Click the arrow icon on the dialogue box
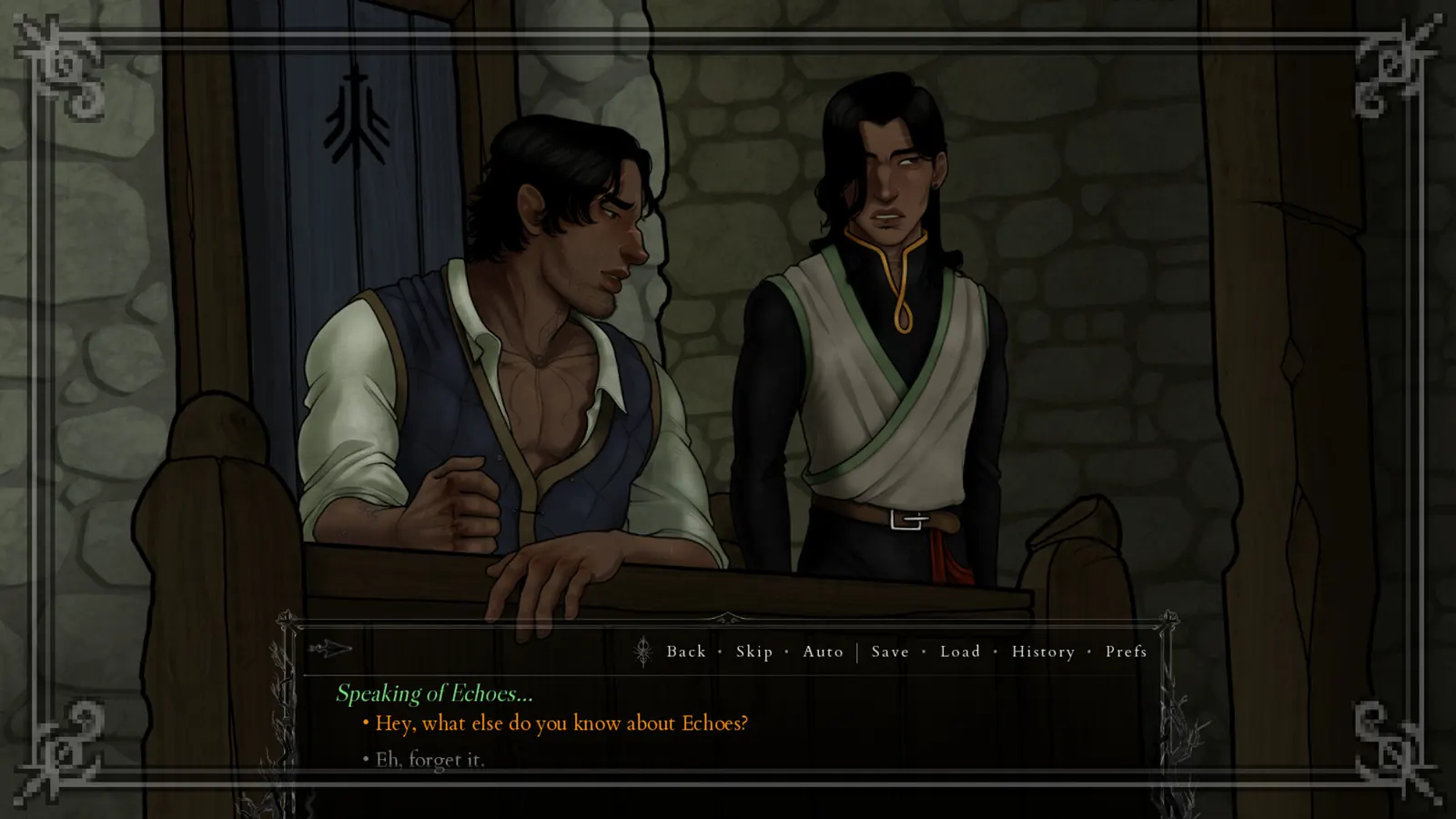The width and height of the screenshot is (1456, 819). click(329, 649)
